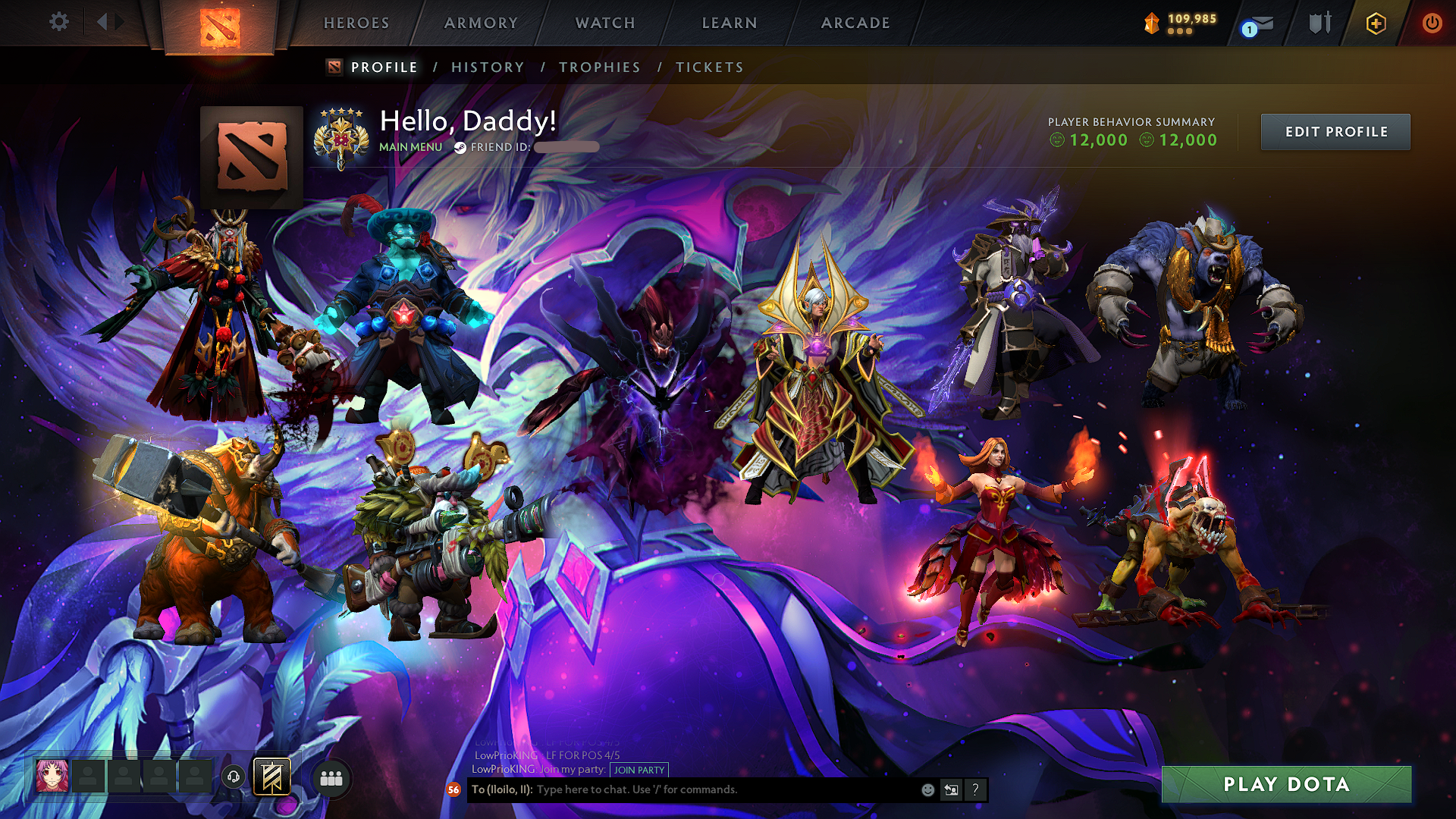This screenshot has height=819, width=1456.
Task: Open the emoticon picker in the chat bar
Action: [x=927, y=789]
